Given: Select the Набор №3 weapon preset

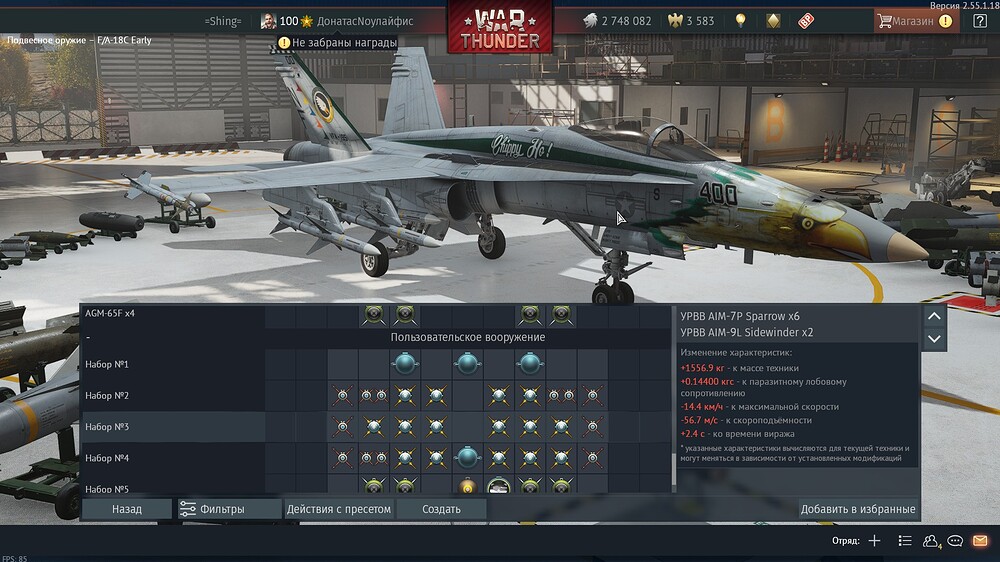Looking at the screenshot, I should 107,427.
